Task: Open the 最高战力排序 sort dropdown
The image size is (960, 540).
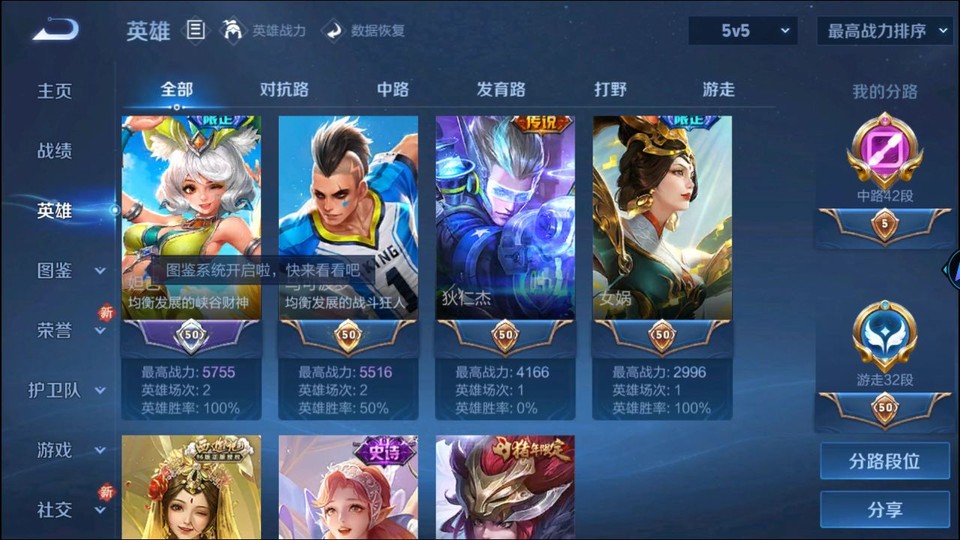Action: [884, 31]
